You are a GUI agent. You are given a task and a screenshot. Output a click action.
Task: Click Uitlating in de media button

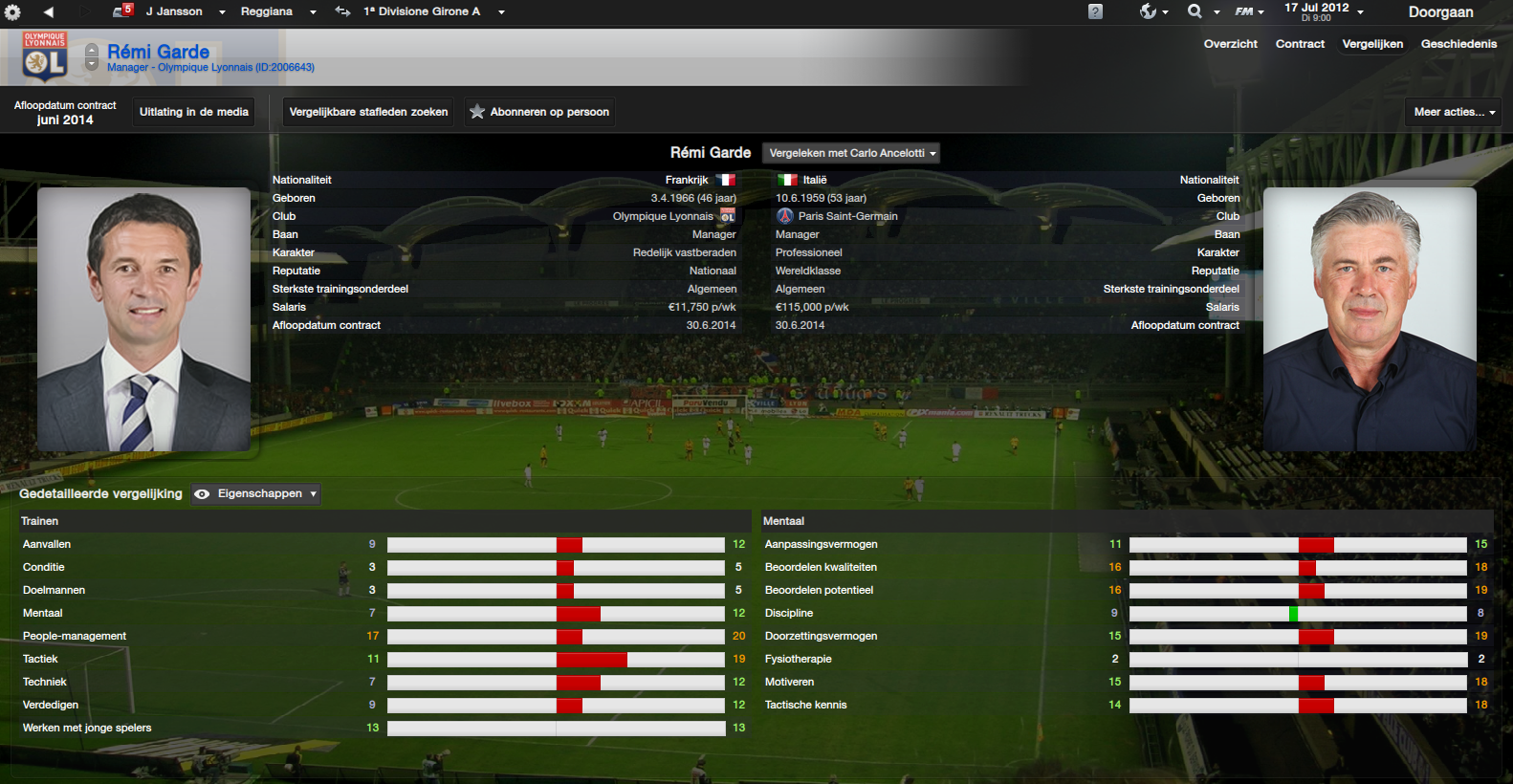194,112
